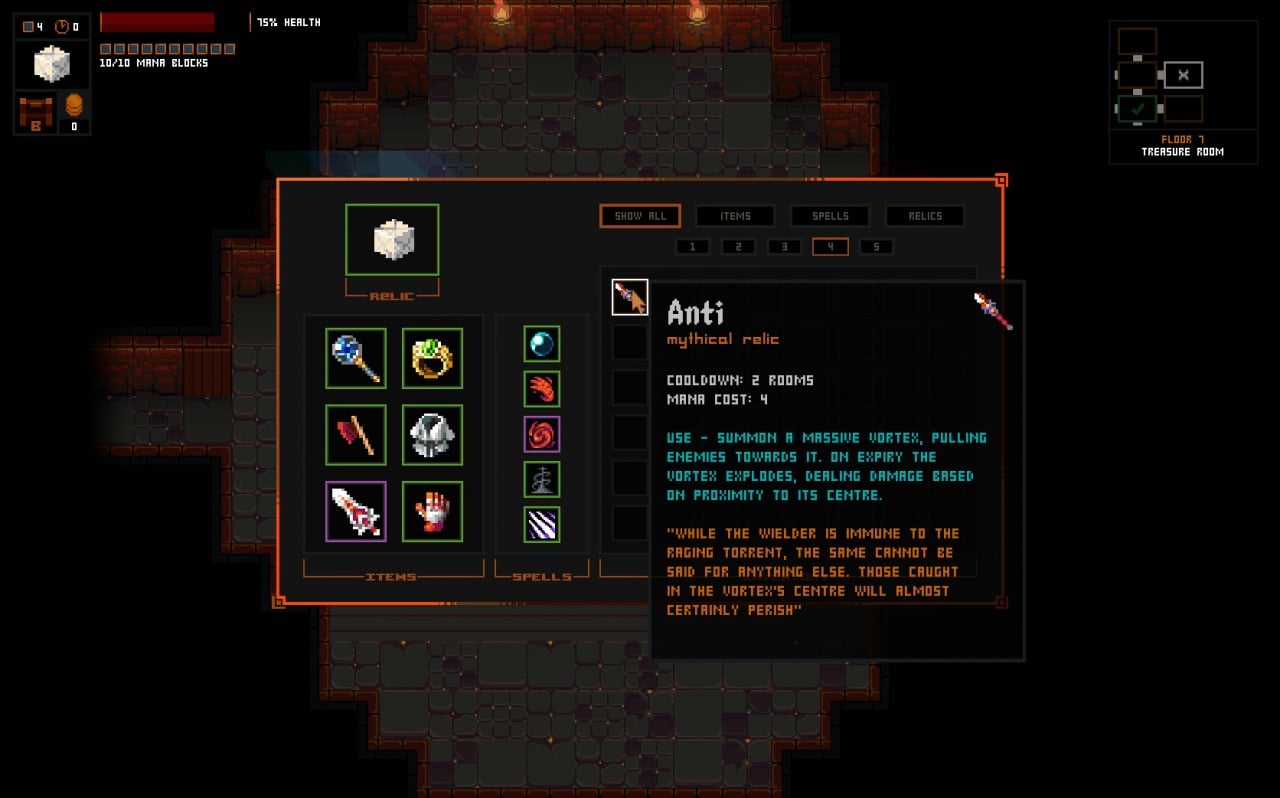Screen dimensions: 1280x798
Task: Select the red spiral vortex spell
Action: 542,434
